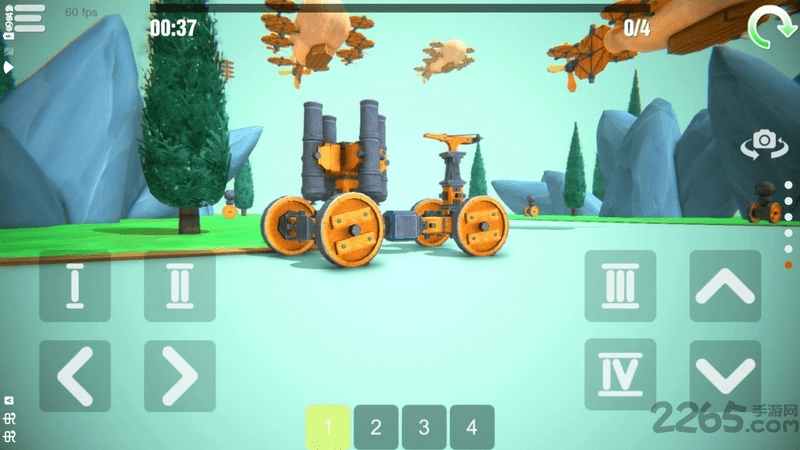Tap the up chevron button

tap(725, 286)
